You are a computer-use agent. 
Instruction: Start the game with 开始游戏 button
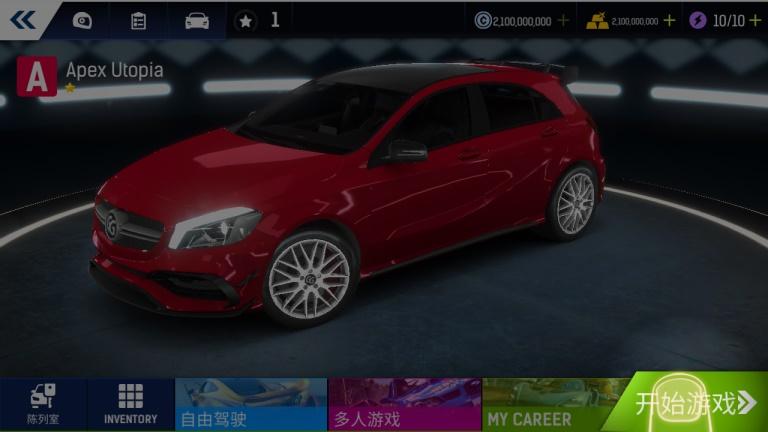tap(697, 403)
